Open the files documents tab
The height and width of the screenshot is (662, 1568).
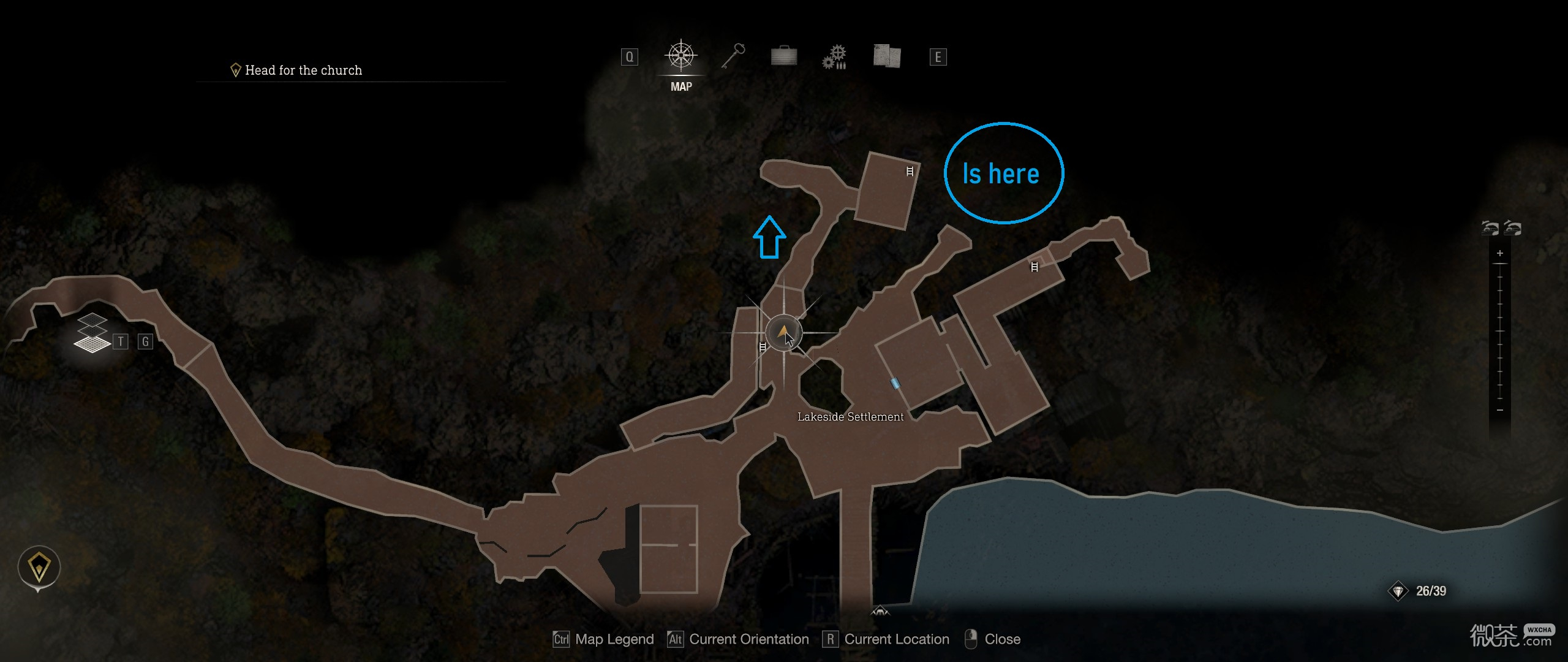click(x=886, y=56)
